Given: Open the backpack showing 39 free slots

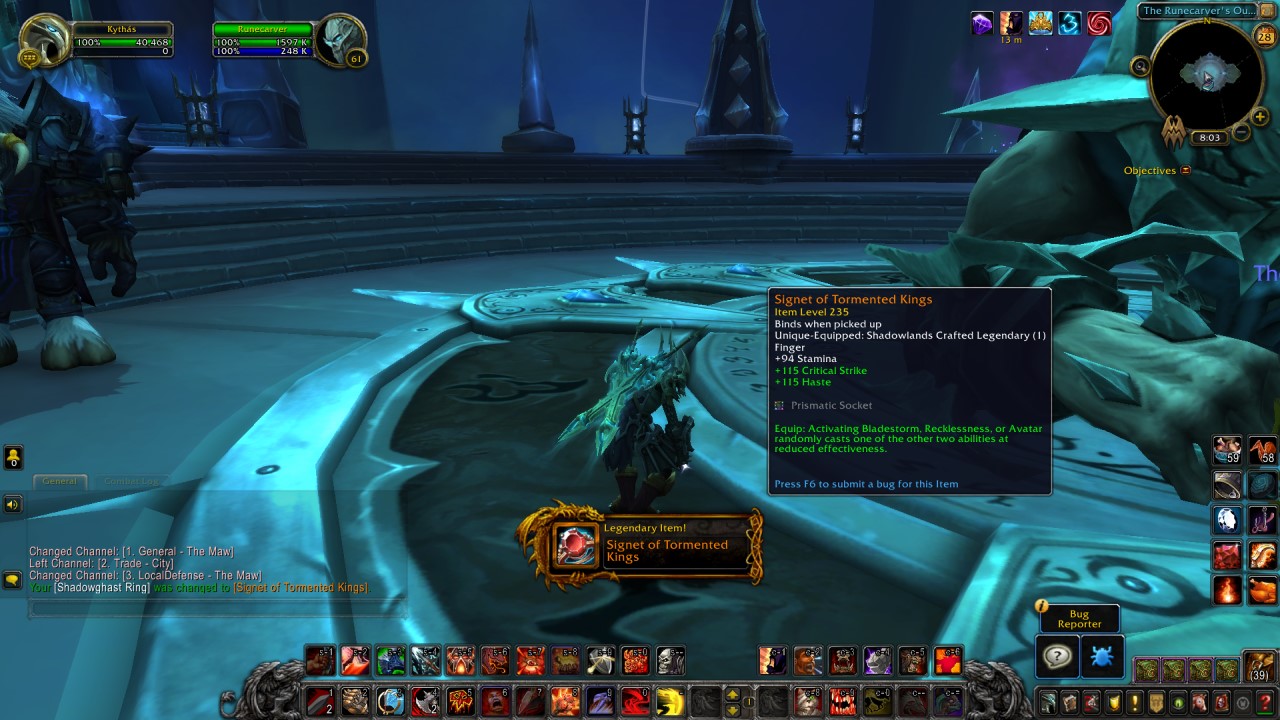Looking at the screenshot, I should (1257, 668).
